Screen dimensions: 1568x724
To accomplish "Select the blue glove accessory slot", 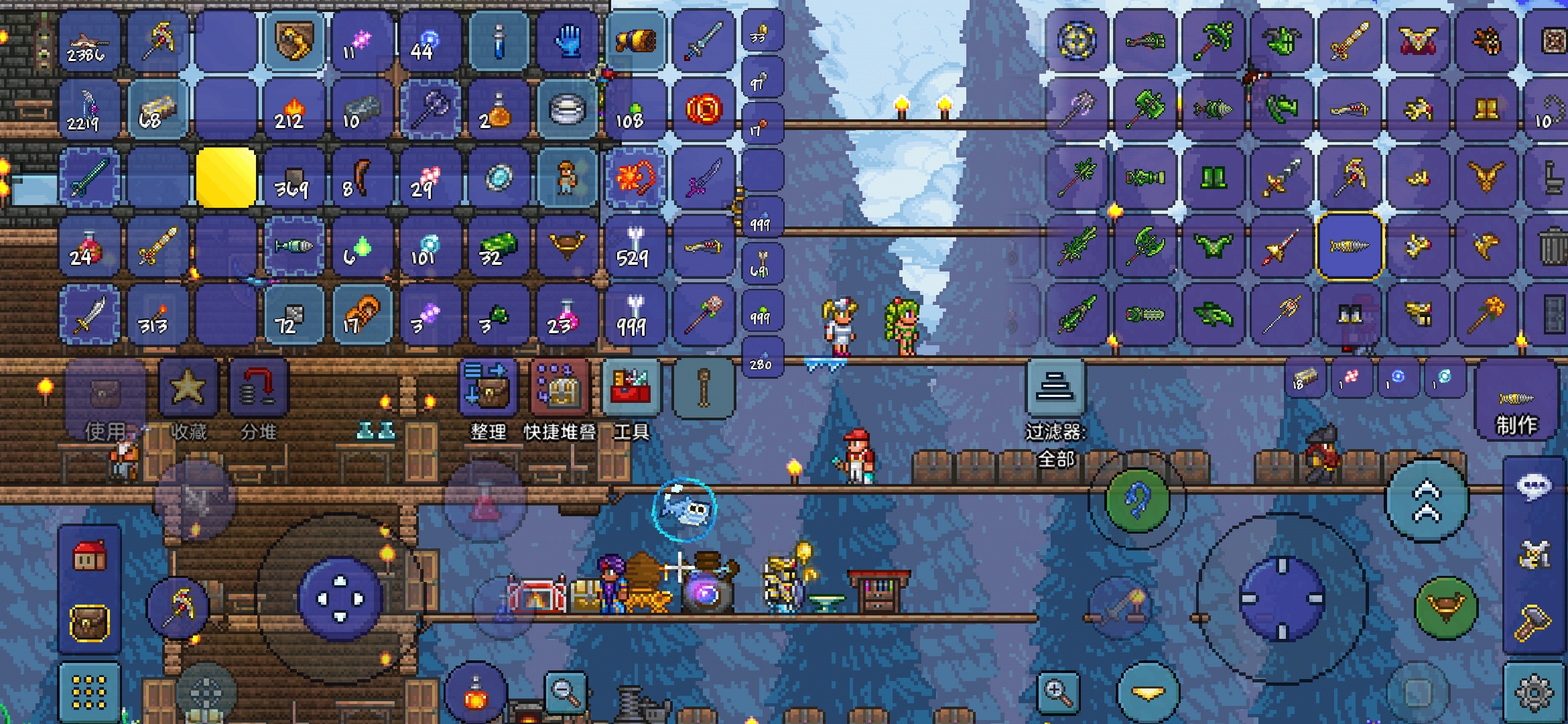I will (x=568, y=42).
